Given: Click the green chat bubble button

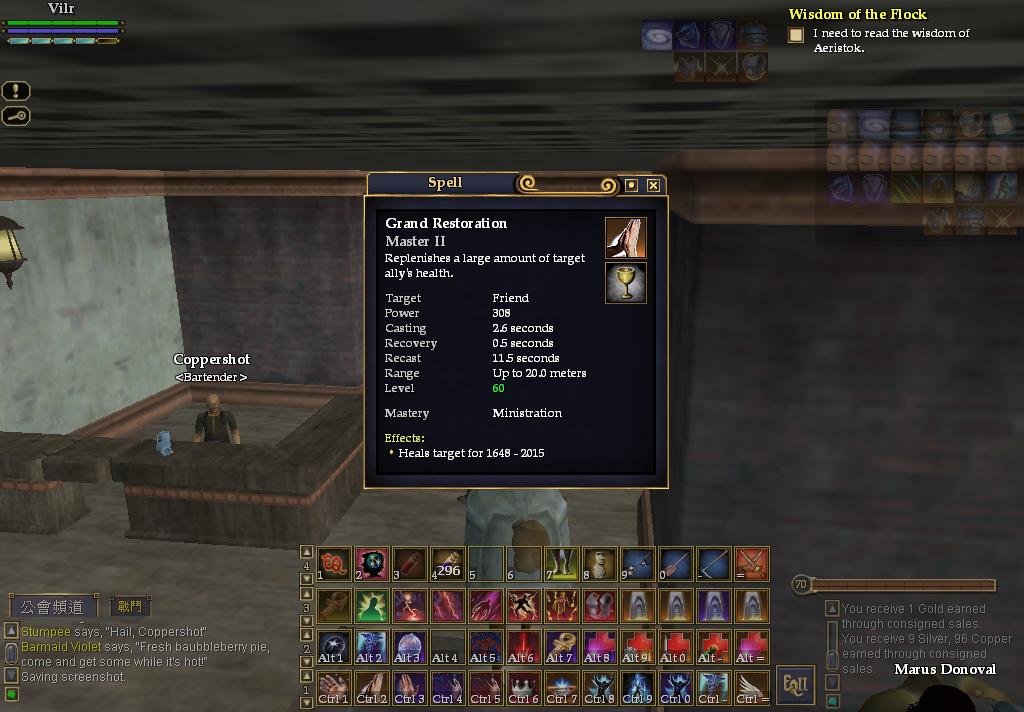Looking at the screenshot, I should 12,694.
